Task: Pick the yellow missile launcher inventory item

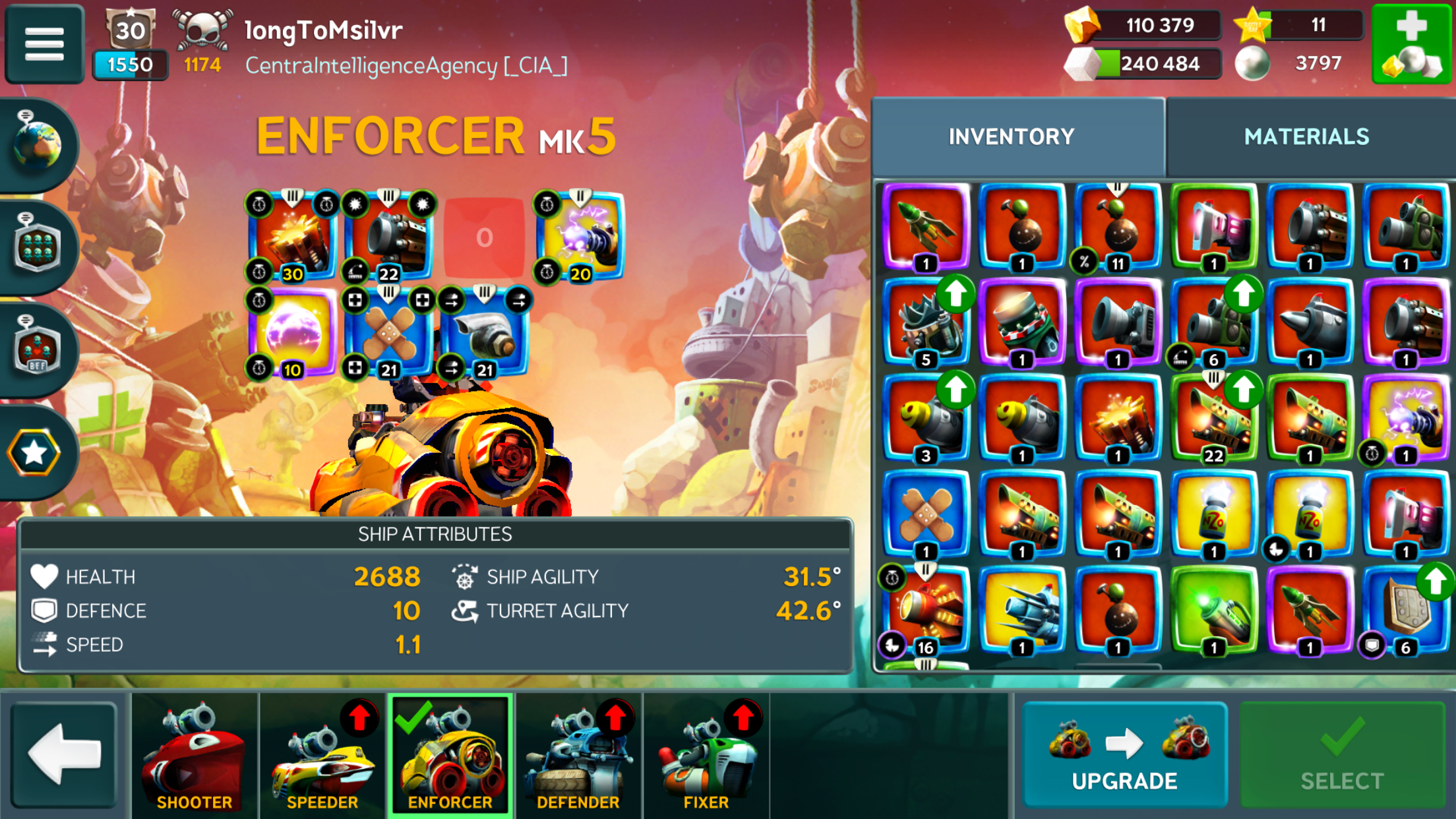Action: (x=1022, y=610)
